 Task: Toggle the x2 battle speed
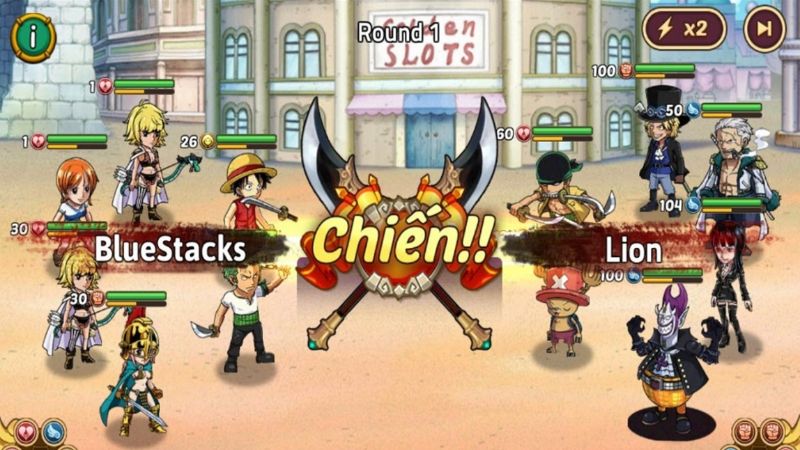pos(685,29)
